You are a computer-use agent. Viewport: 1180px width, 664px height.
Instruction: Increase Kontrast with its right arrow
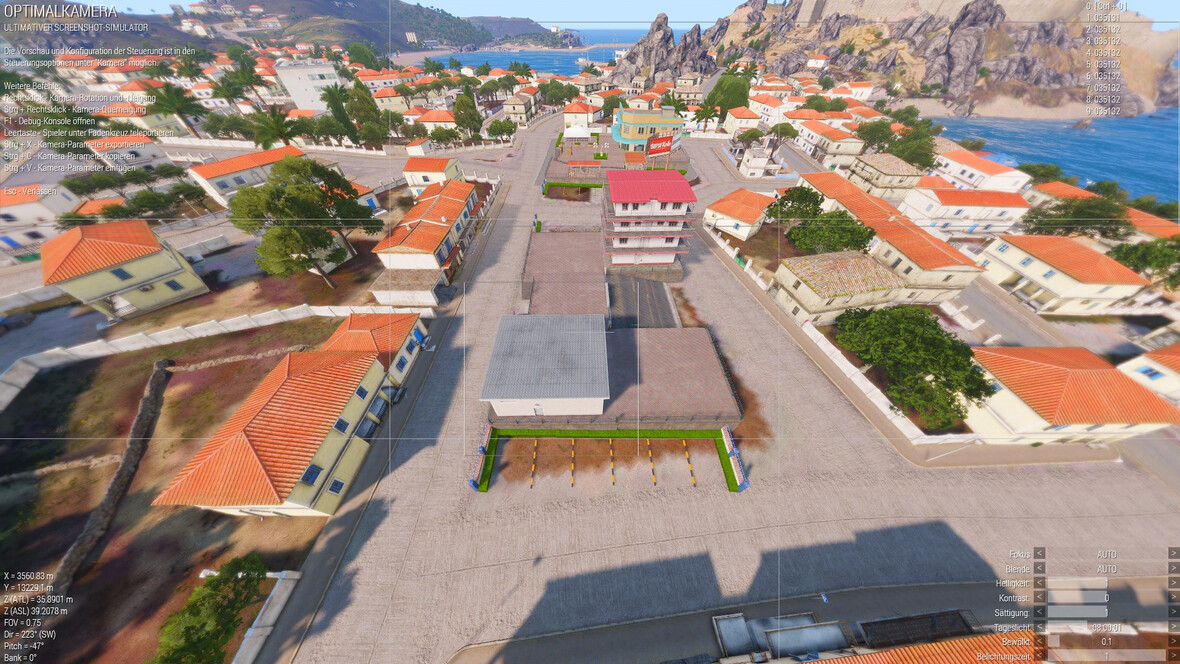coord(1173,597)
